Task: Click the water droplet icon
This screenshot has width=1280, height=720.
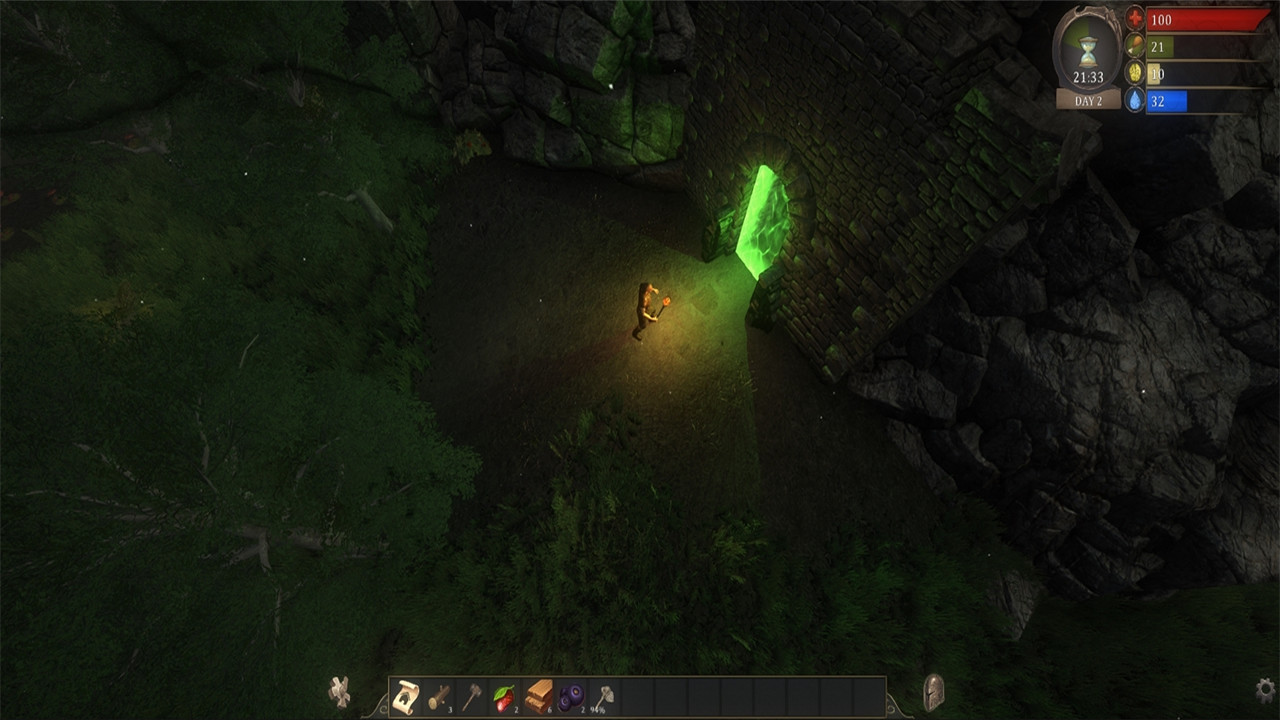Action: click(x=1136, y=100)
